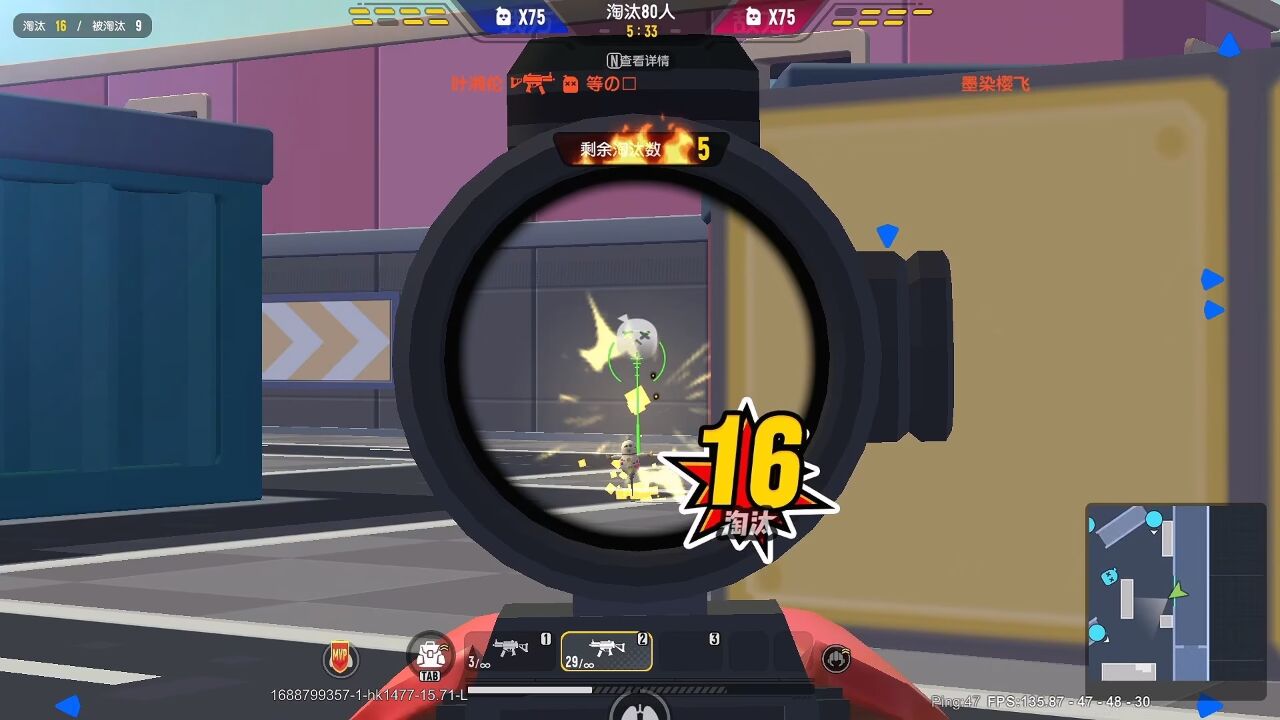Click the round helmet icon right of weapon slots
The height and width of the screenshot is (720, 1280).
(x=836, y=658)
